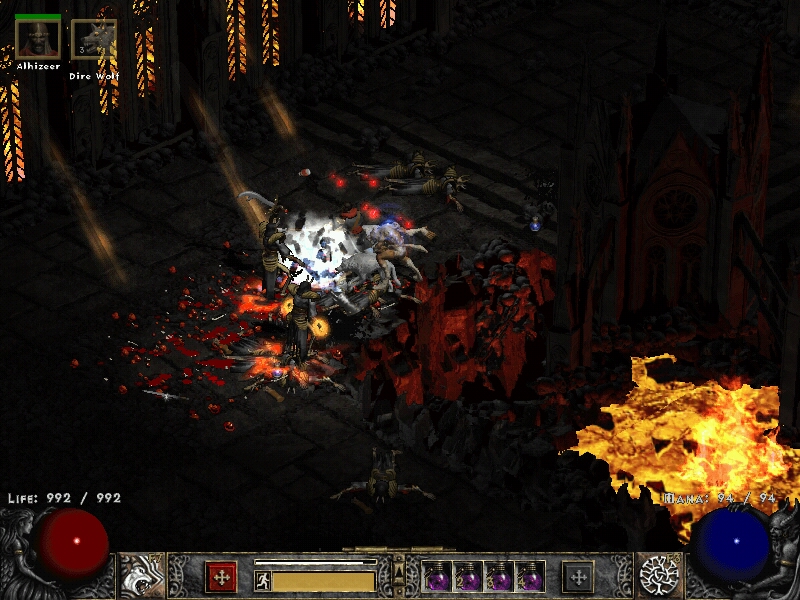Select the Alhizeer mercenary portrait
The image size is (800, 600).
tap(37, 39)
